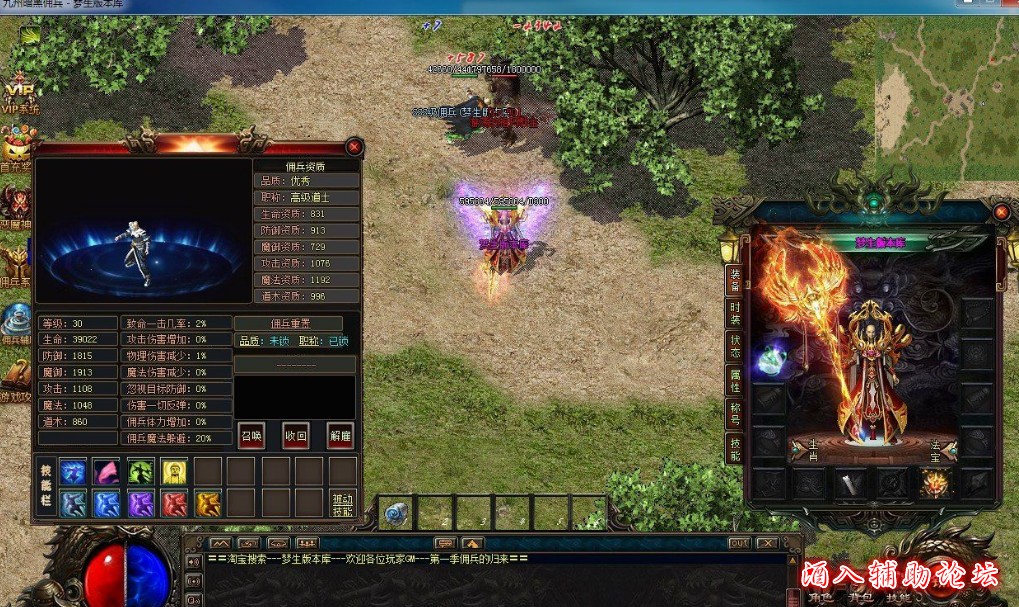
Task: Select the pink swirl skill icon
Action: pyautogui.click(x=107, y=471)
